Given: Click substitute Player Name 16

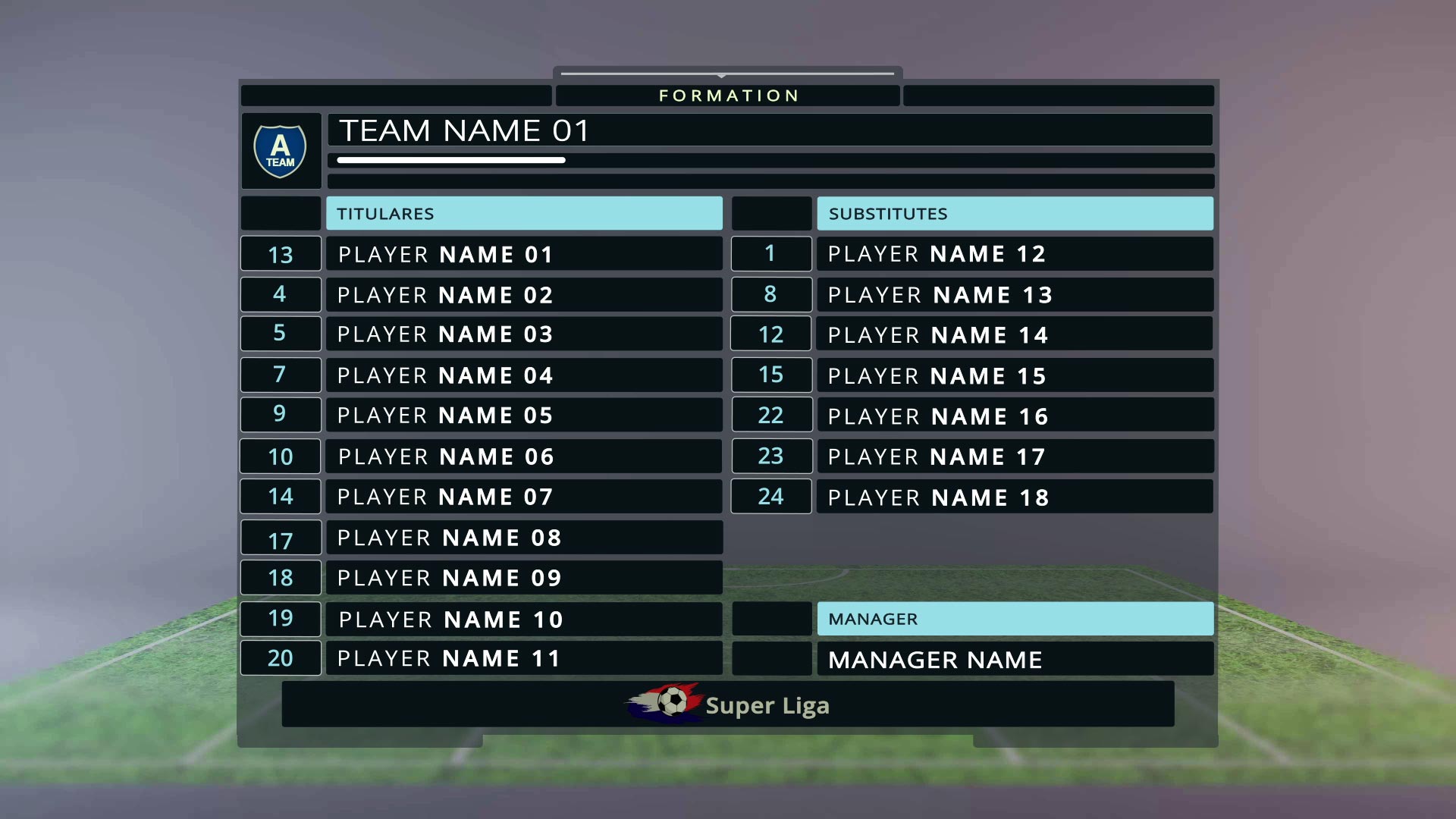Looking at the screenshot, I should point(1014,416).
